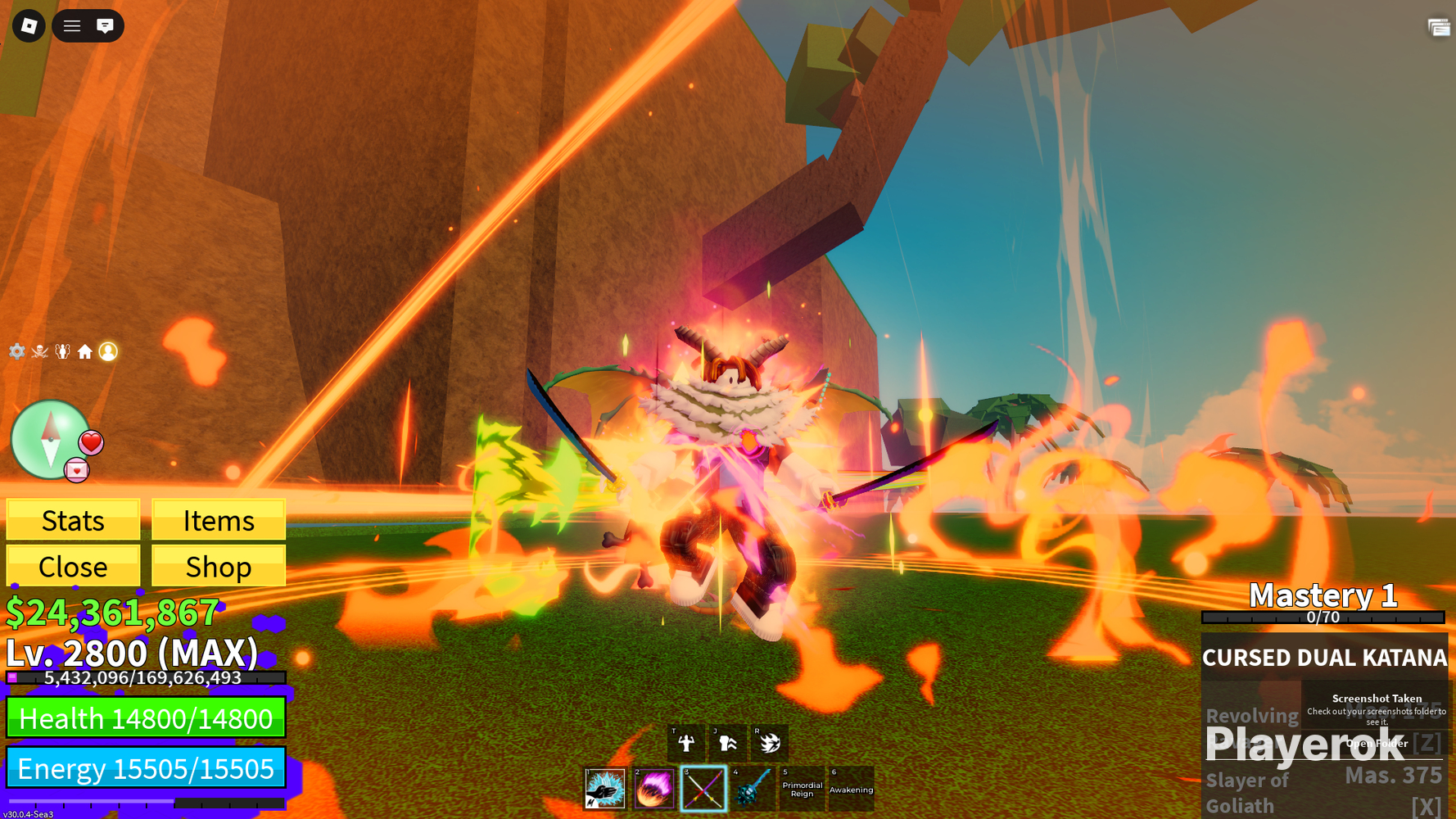The image size is (1456, 819).
Task: Open the Shop menu
Action: click(x=219, y=566)
